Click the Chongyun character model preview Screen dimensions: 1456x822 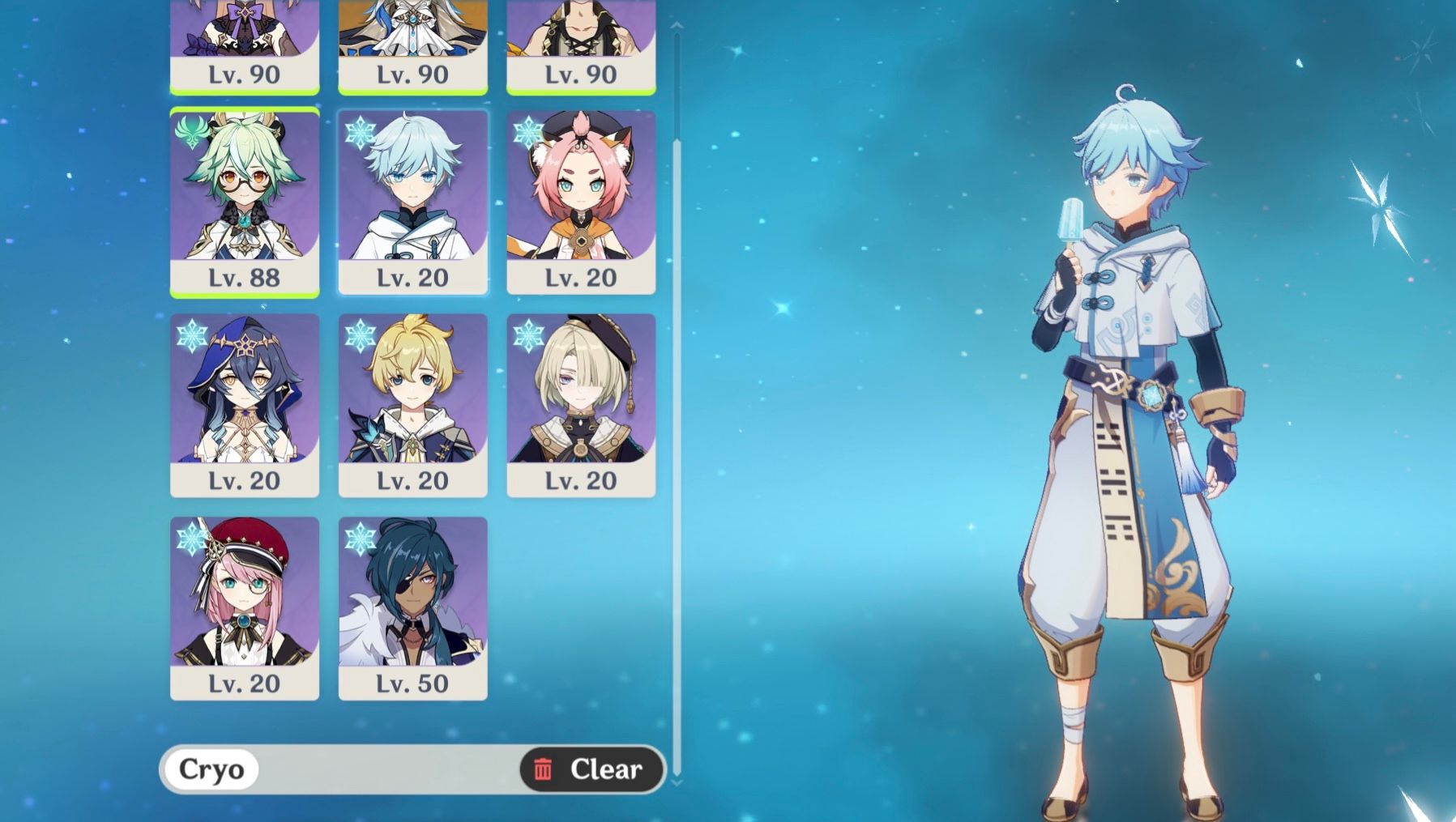(x=1134, y=405)
